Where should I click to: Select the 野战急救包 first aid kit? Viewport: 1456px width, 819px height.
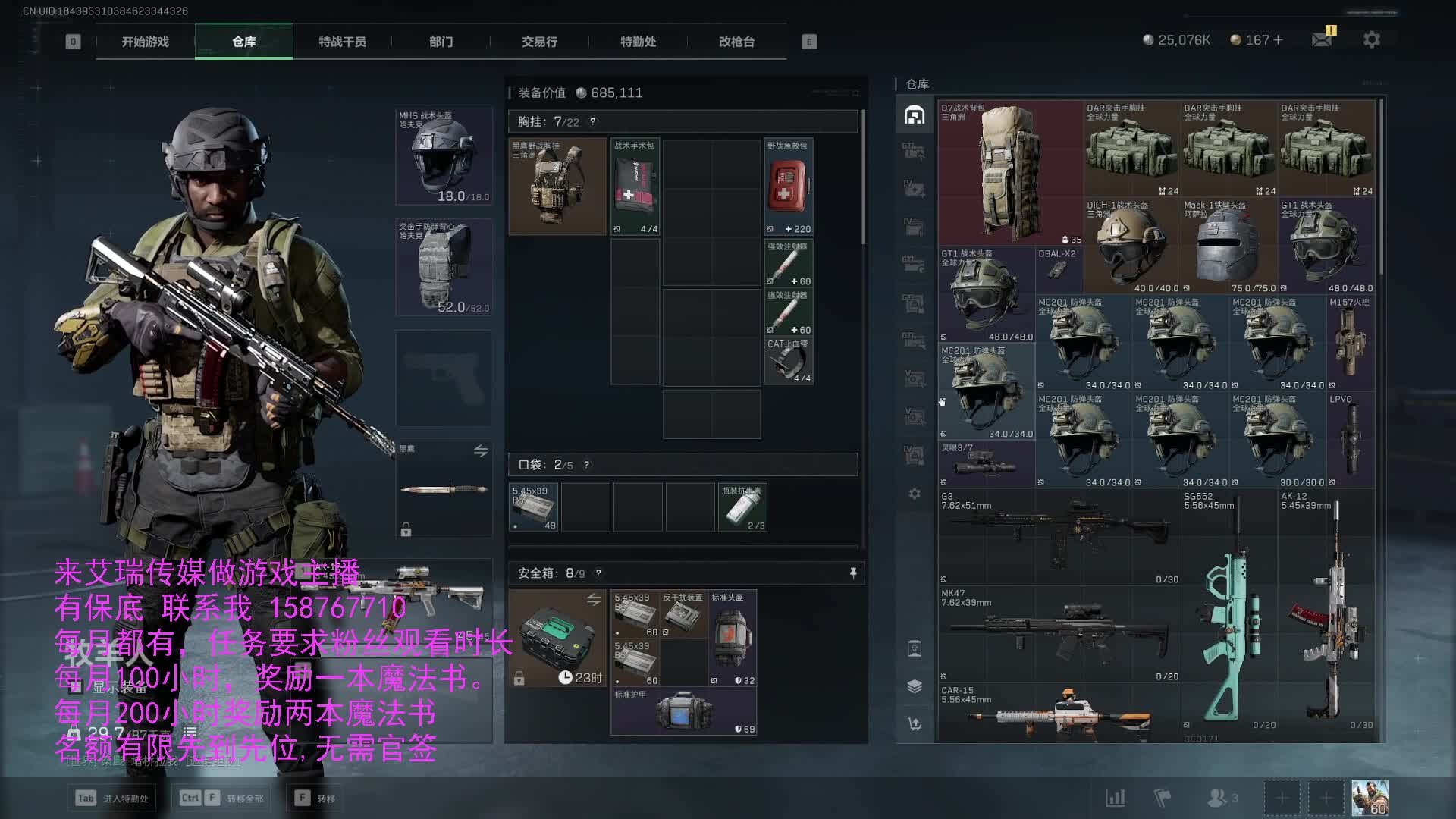pyautogui.click(x=788, y=187)
